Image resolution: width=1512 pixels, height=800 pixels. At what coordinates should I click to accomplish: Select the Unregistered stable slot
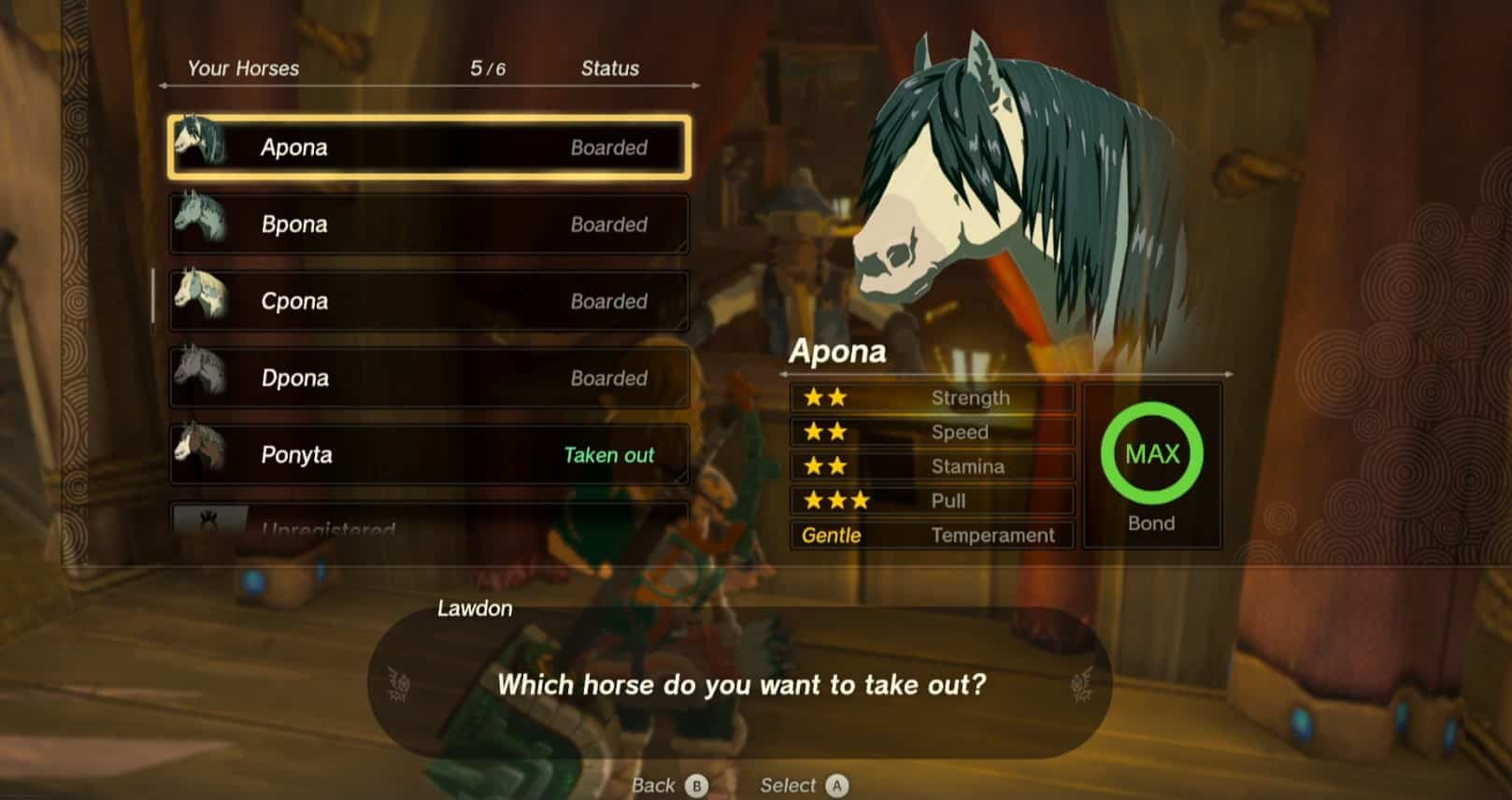click(429, 522)
